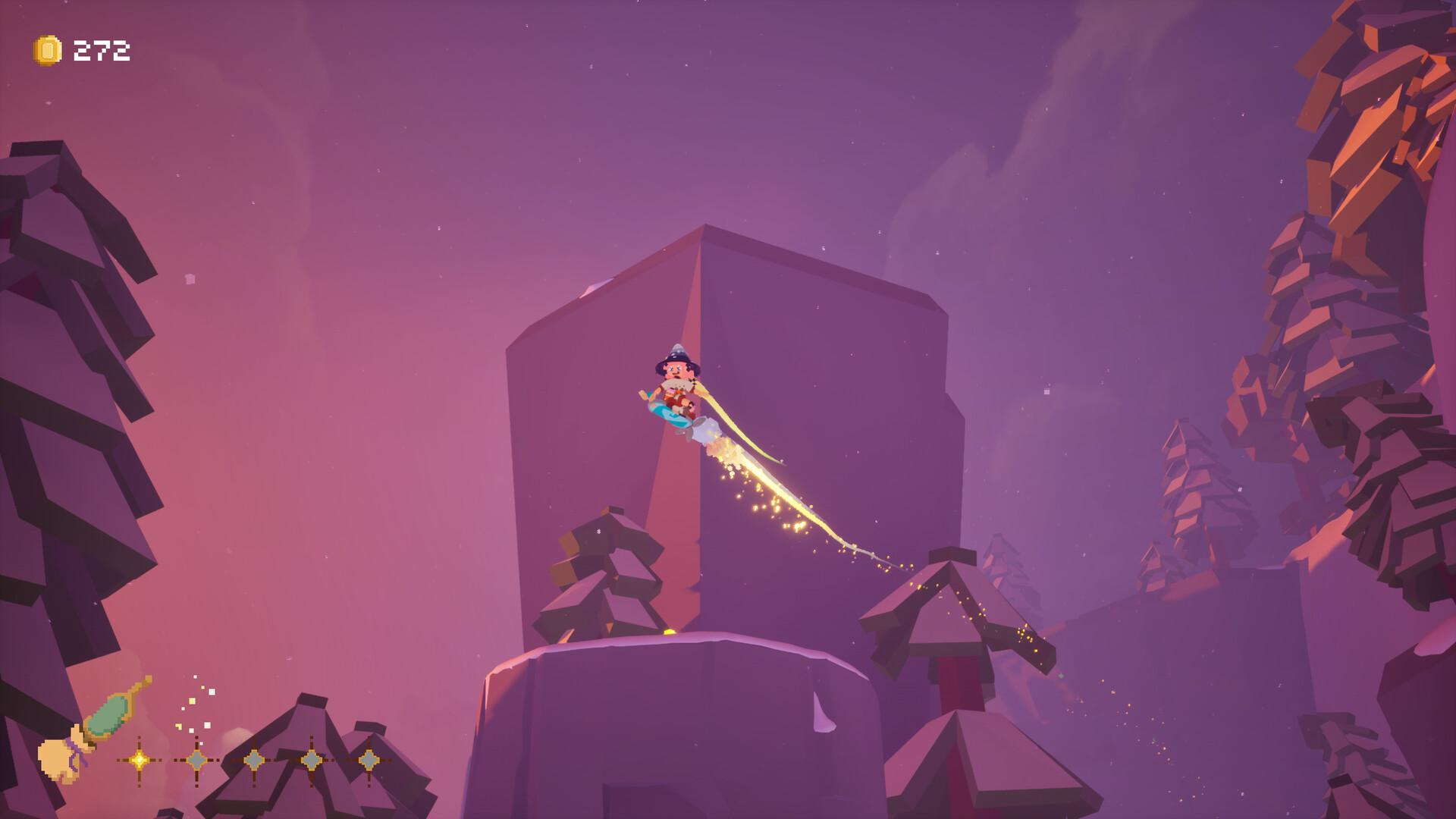
Task: Click the middle star of the power meter
Action: pos(255,759)
